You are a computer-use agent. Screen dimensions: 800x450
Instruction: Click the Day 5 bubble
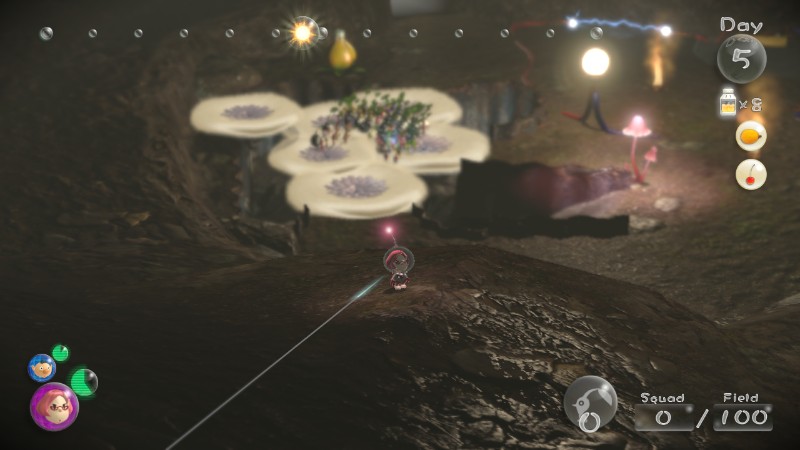click(x=741, y=58)
